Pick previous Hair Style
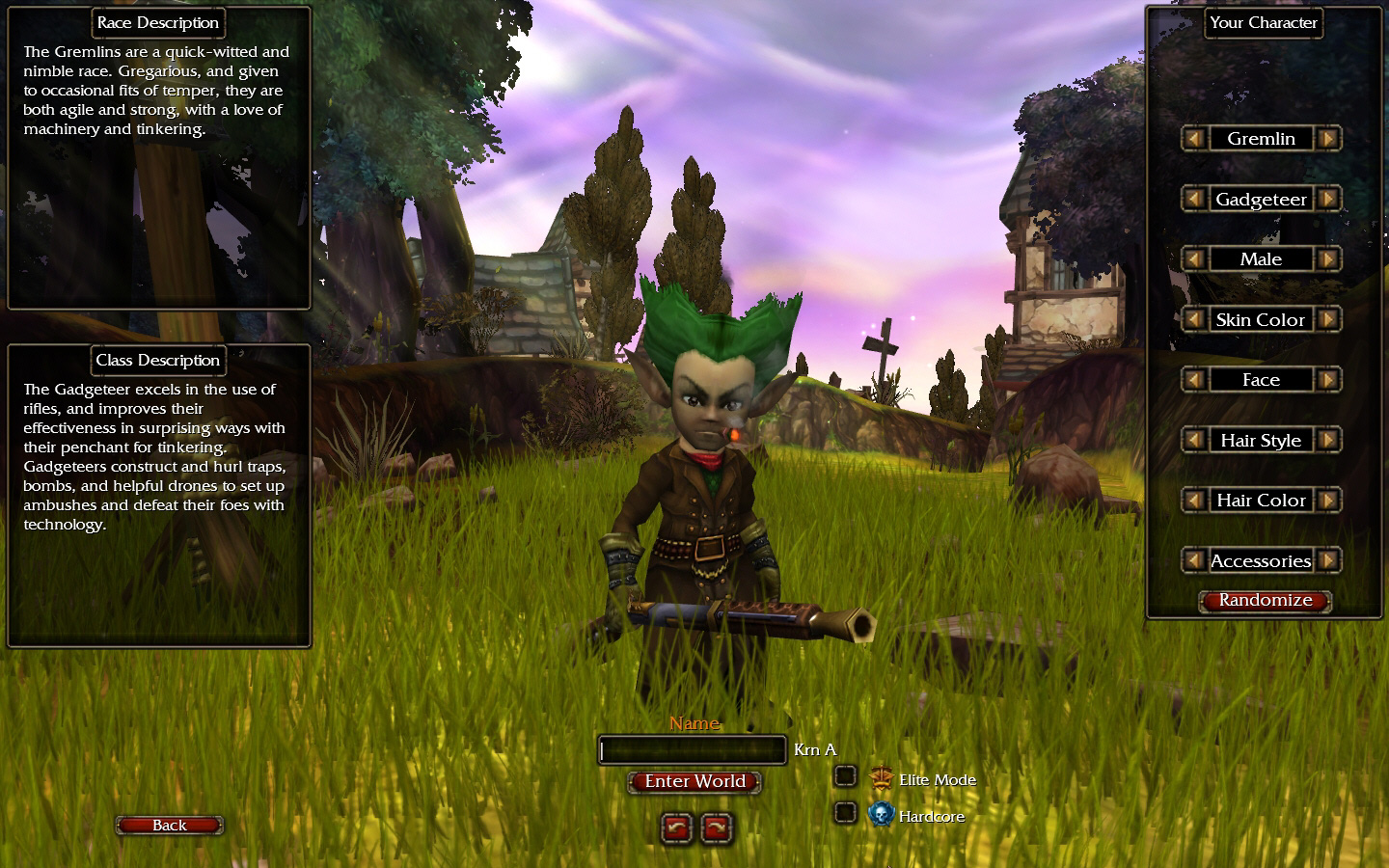The width and height of the screenshot is (1389, 868). [x=1194, y=440]
